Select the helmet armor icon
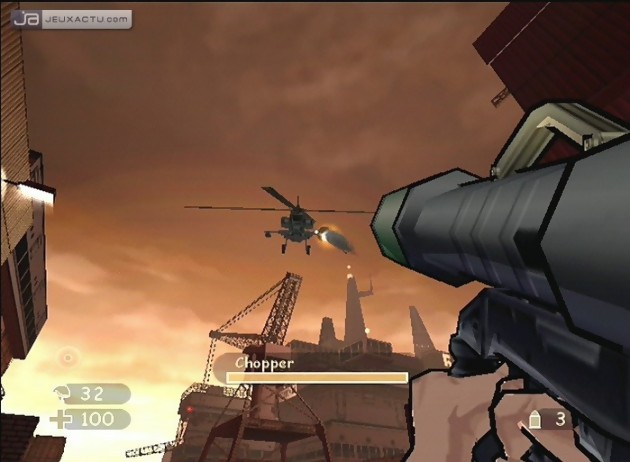 [61, 393]
